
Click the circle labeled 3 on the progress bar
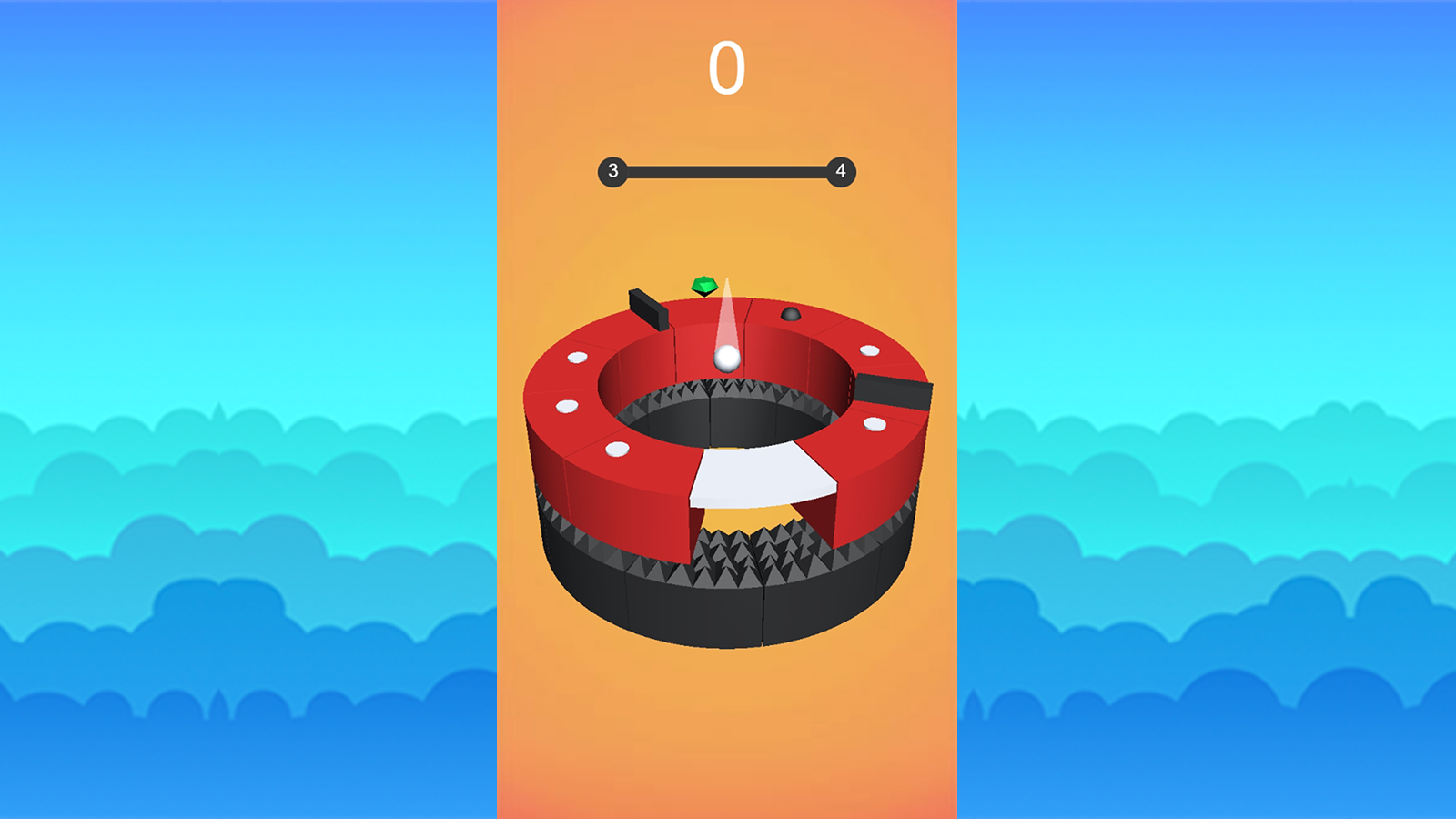(612, 168)
